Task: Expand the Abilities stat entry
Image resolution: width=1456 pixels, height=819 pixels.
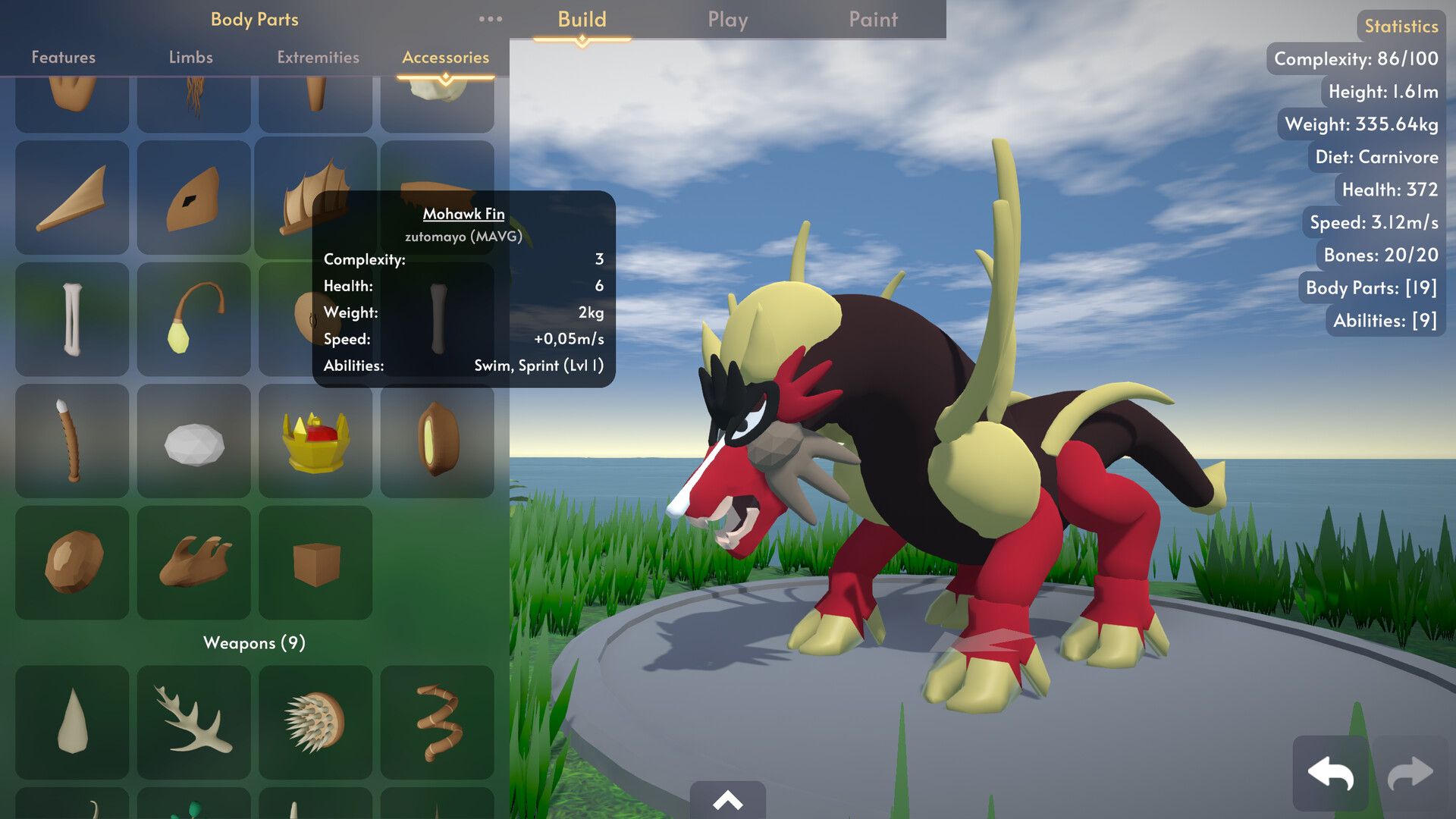Action: (1382, 320)
